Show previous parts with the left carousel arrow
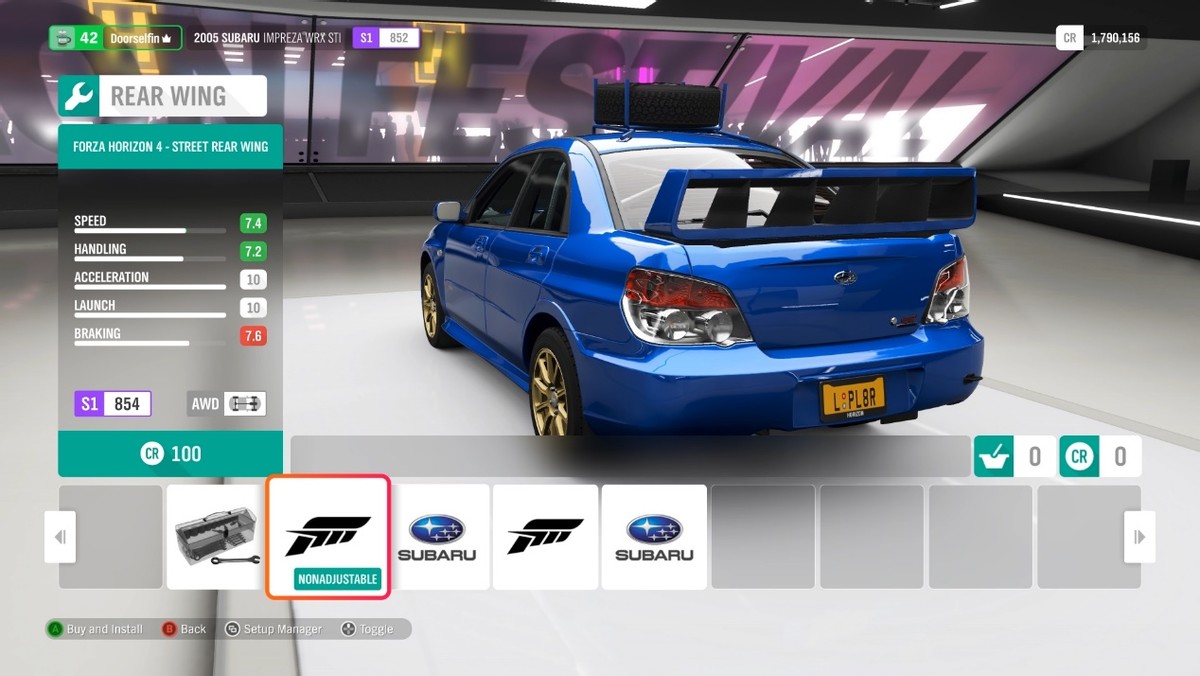The height and width of the screenshot is (676, 1200). point(60,537)
